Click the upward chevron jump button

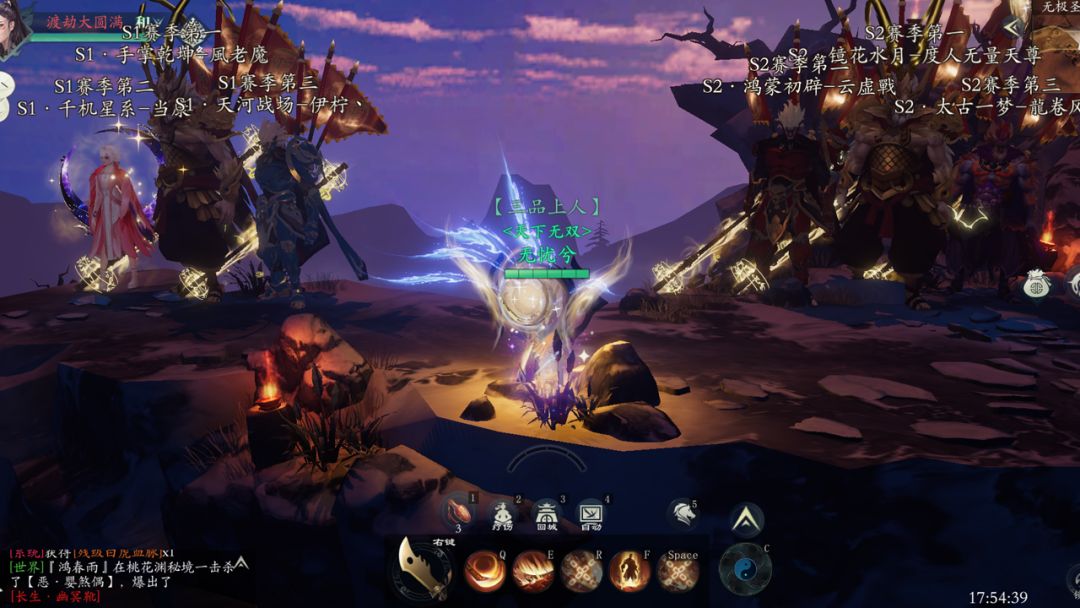click(x=746, y=519)
